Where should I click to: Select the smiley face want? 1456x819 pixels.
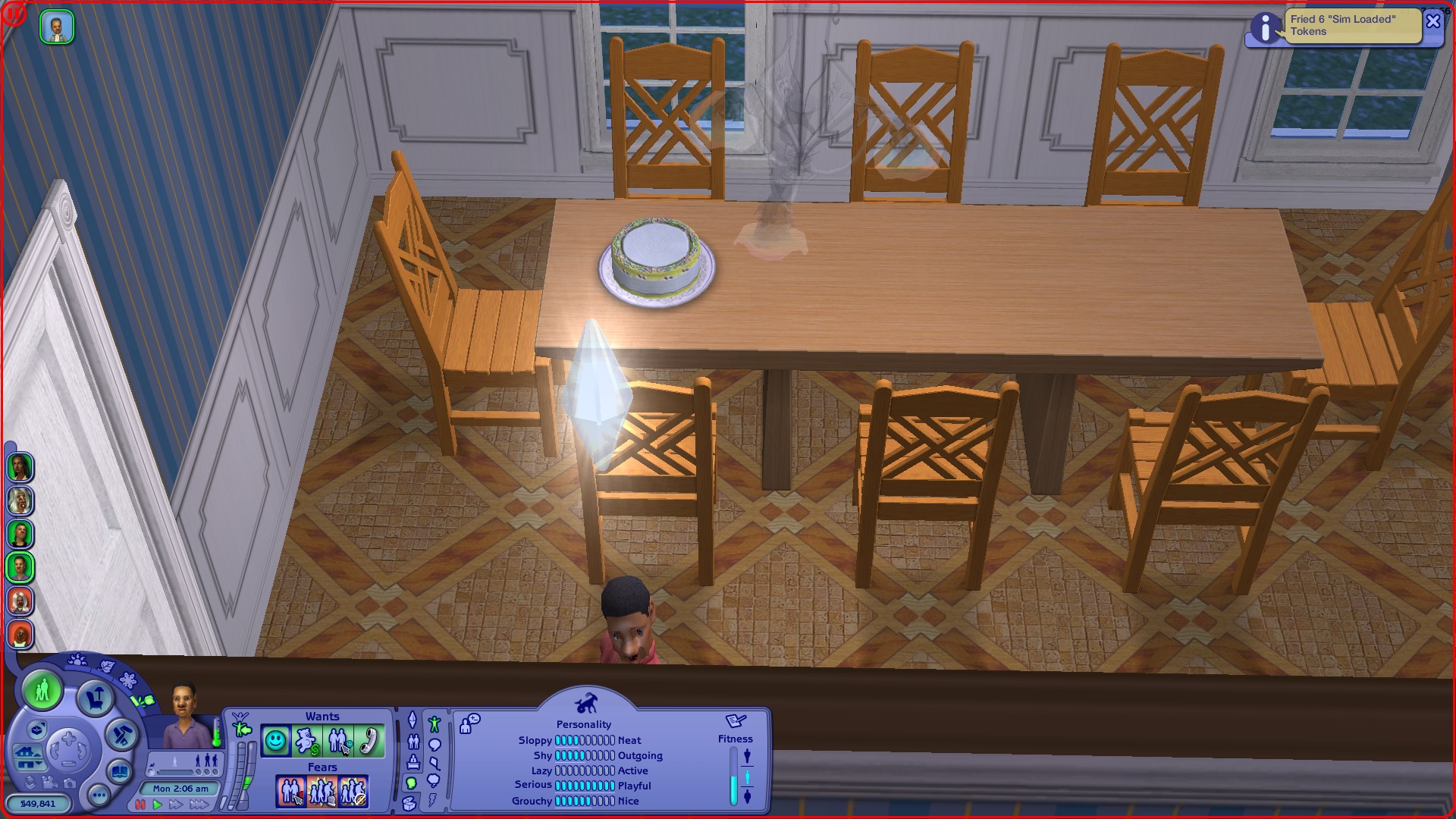275,741
